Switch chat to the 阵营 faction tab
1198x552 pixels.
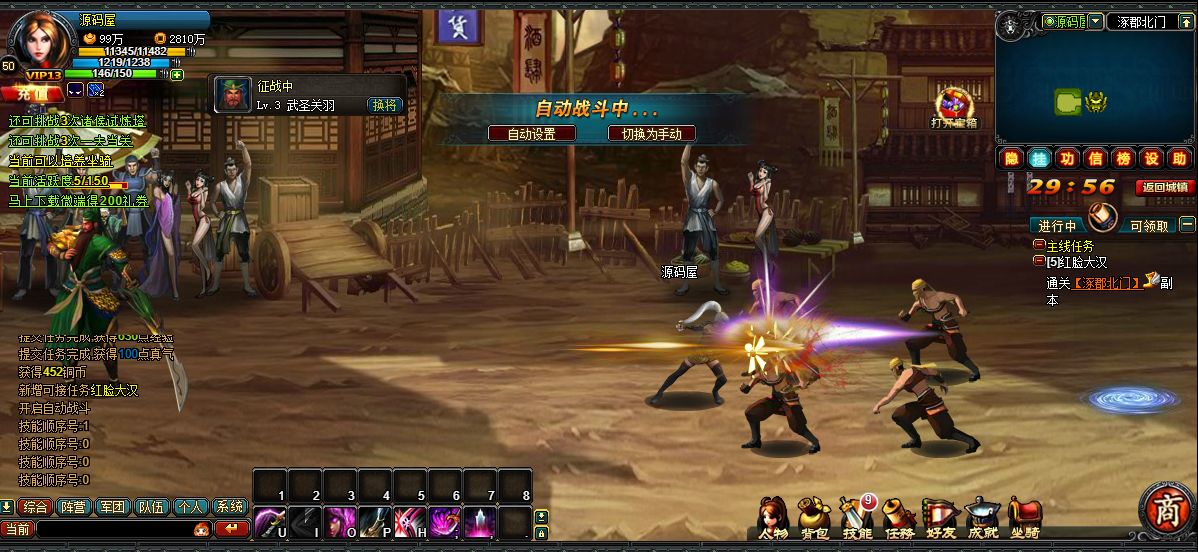pyautogui.click(x=73, y=507)
